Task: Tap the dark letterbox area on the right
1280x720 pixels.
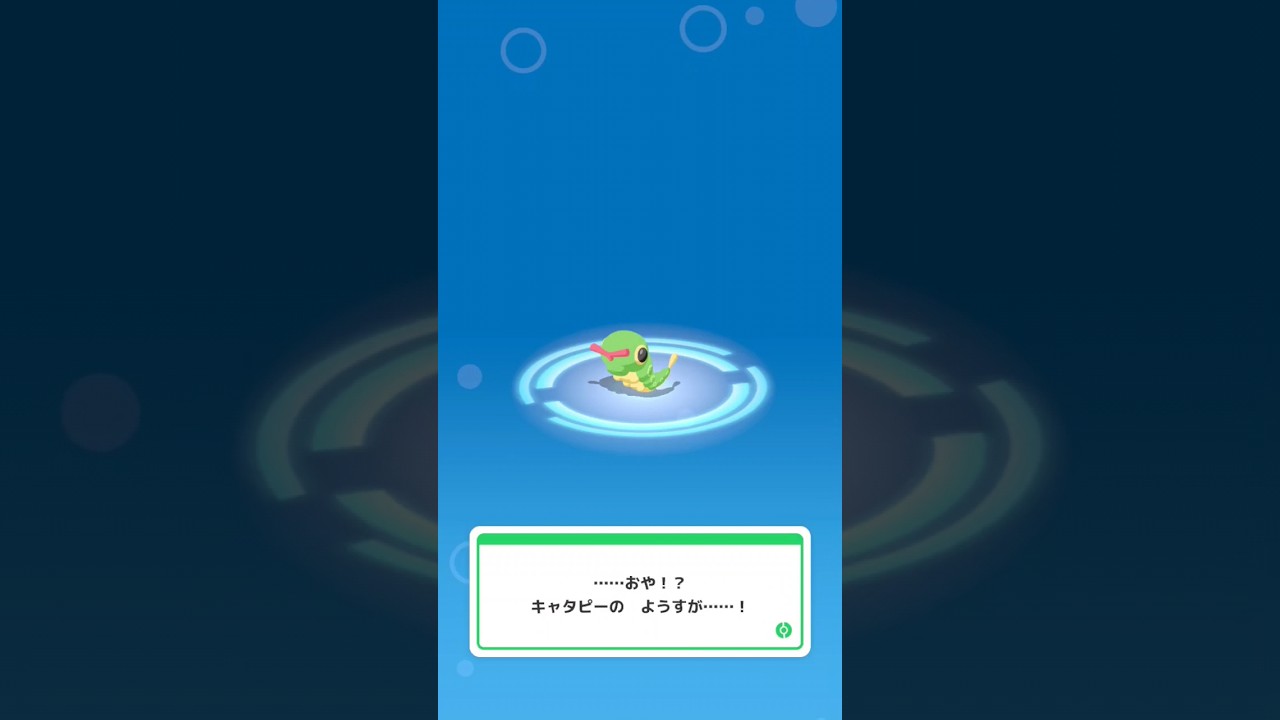Action: 1060,360
